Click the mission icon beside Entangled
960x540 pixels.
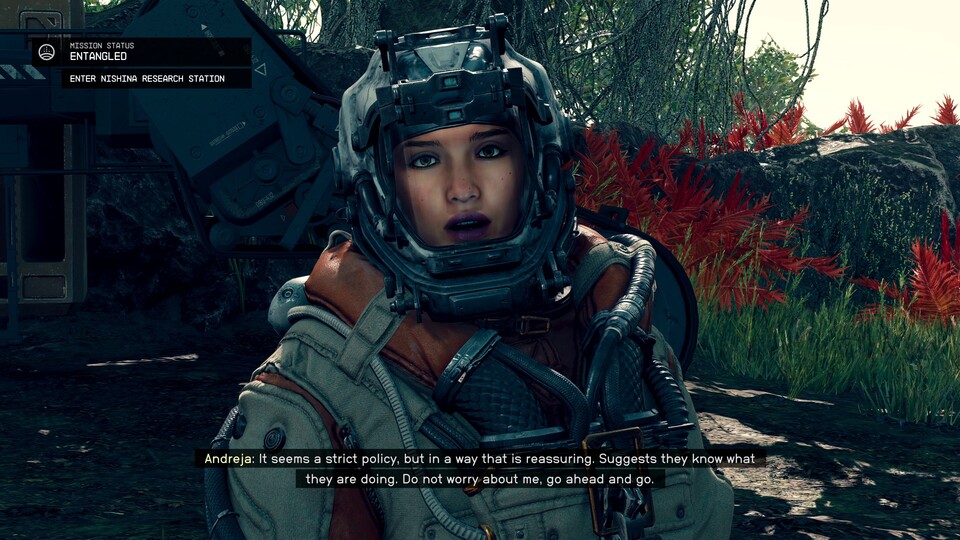[x=47, y=52]
